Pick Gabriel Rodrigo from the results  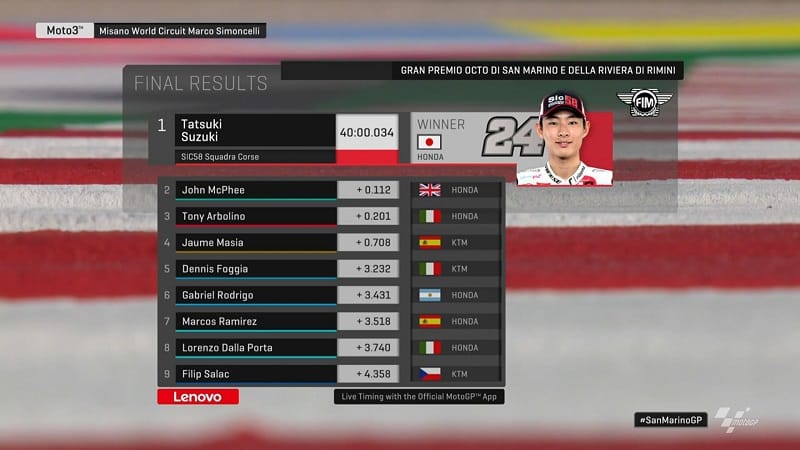[256, 295]
